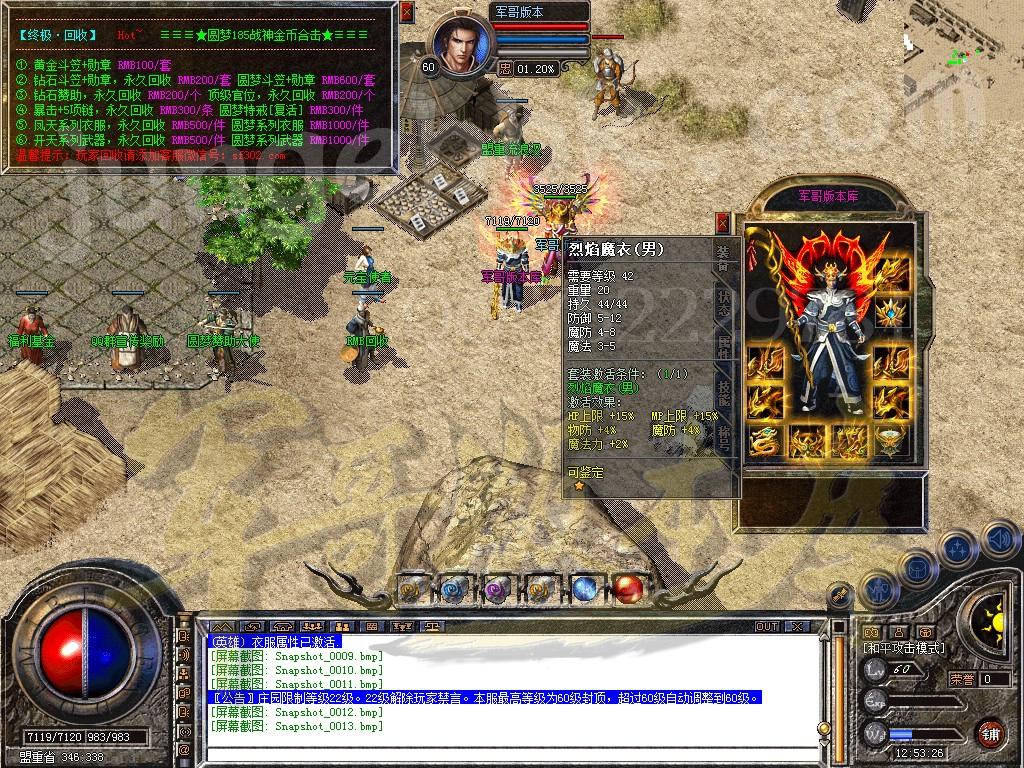The height and width of the screenshot is (768, 1024).
Task: Show the 技能 skills tab
Action: 724,391
